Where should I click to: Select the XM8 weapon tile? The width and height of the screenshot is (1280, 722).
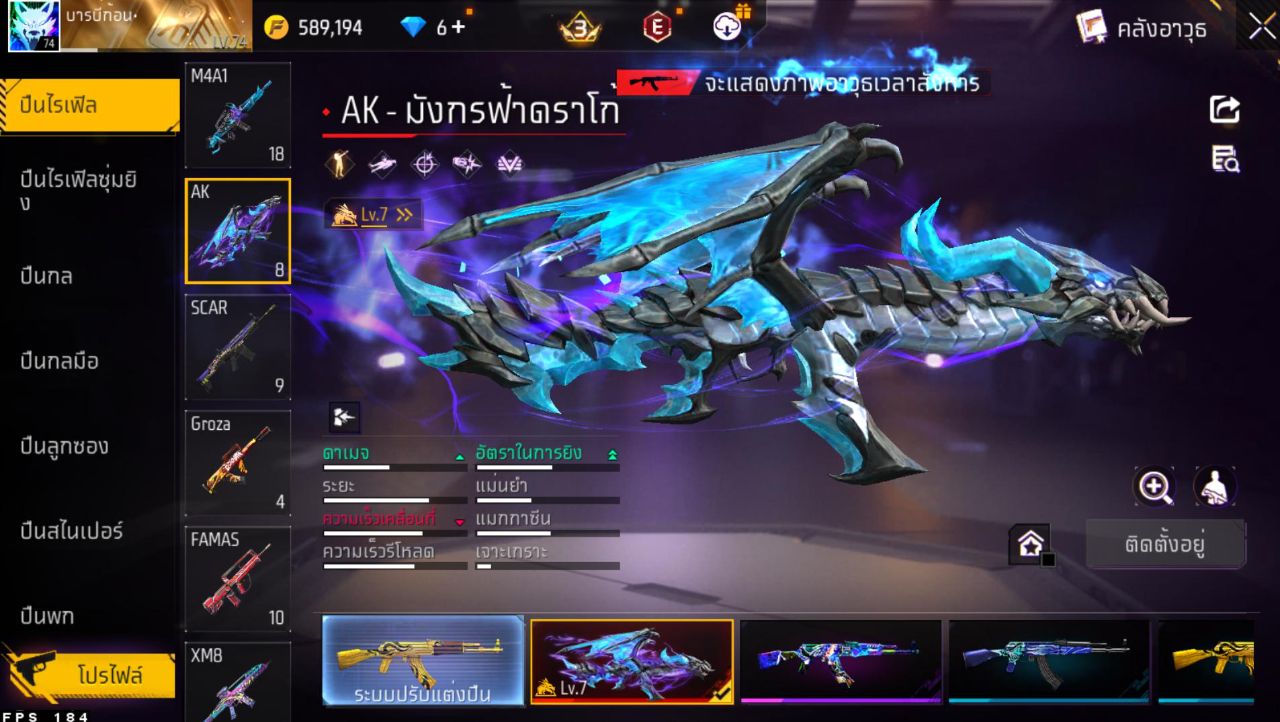[x=238, y=682]
